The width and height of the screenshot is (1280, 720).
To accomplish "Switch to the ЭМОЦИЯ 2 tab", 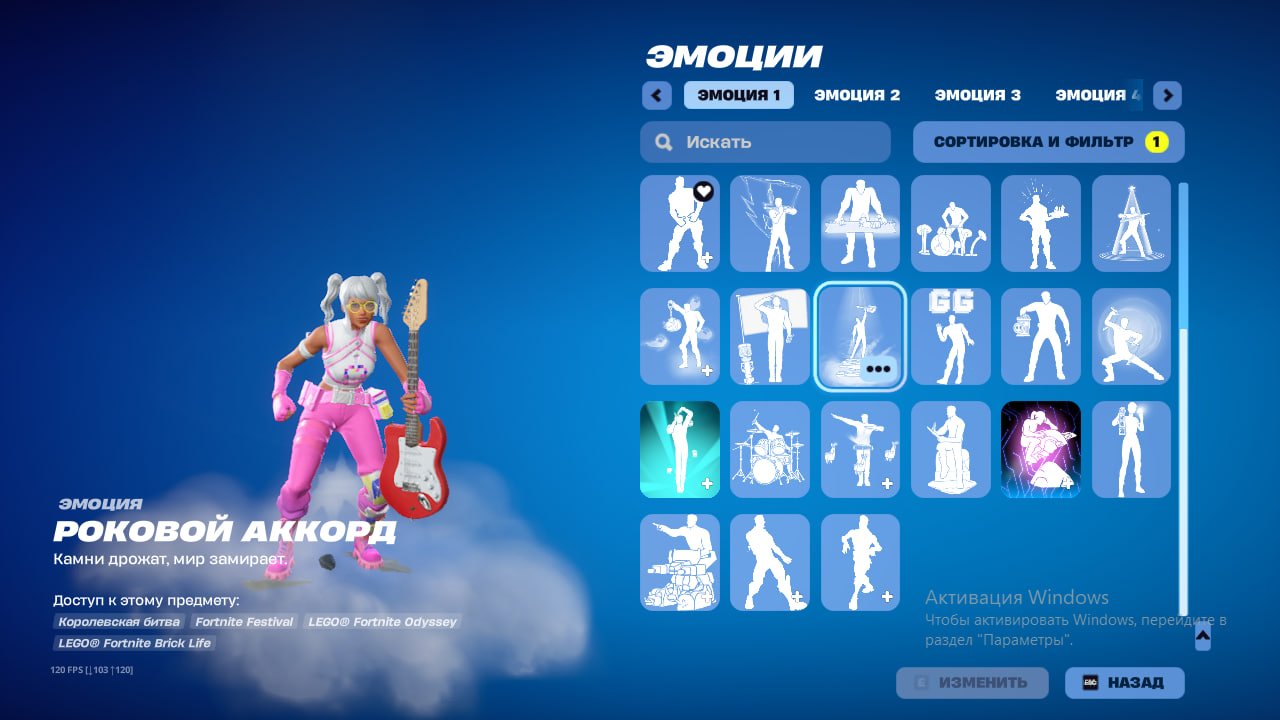I will (x=858, y=95).
